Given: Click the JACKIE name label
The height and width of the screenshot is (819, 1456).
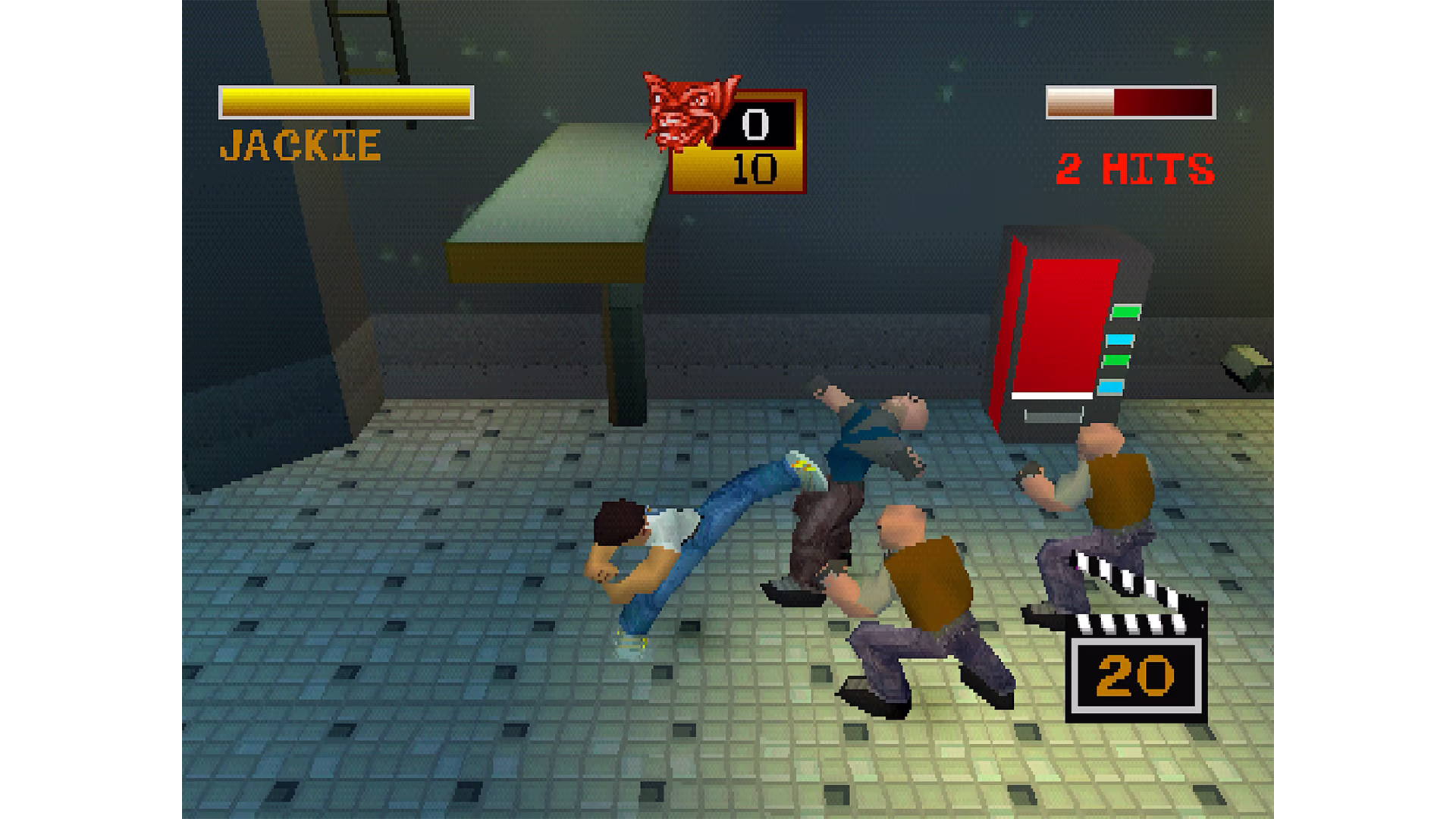Looking at the screenshot, I should [300, 146].
